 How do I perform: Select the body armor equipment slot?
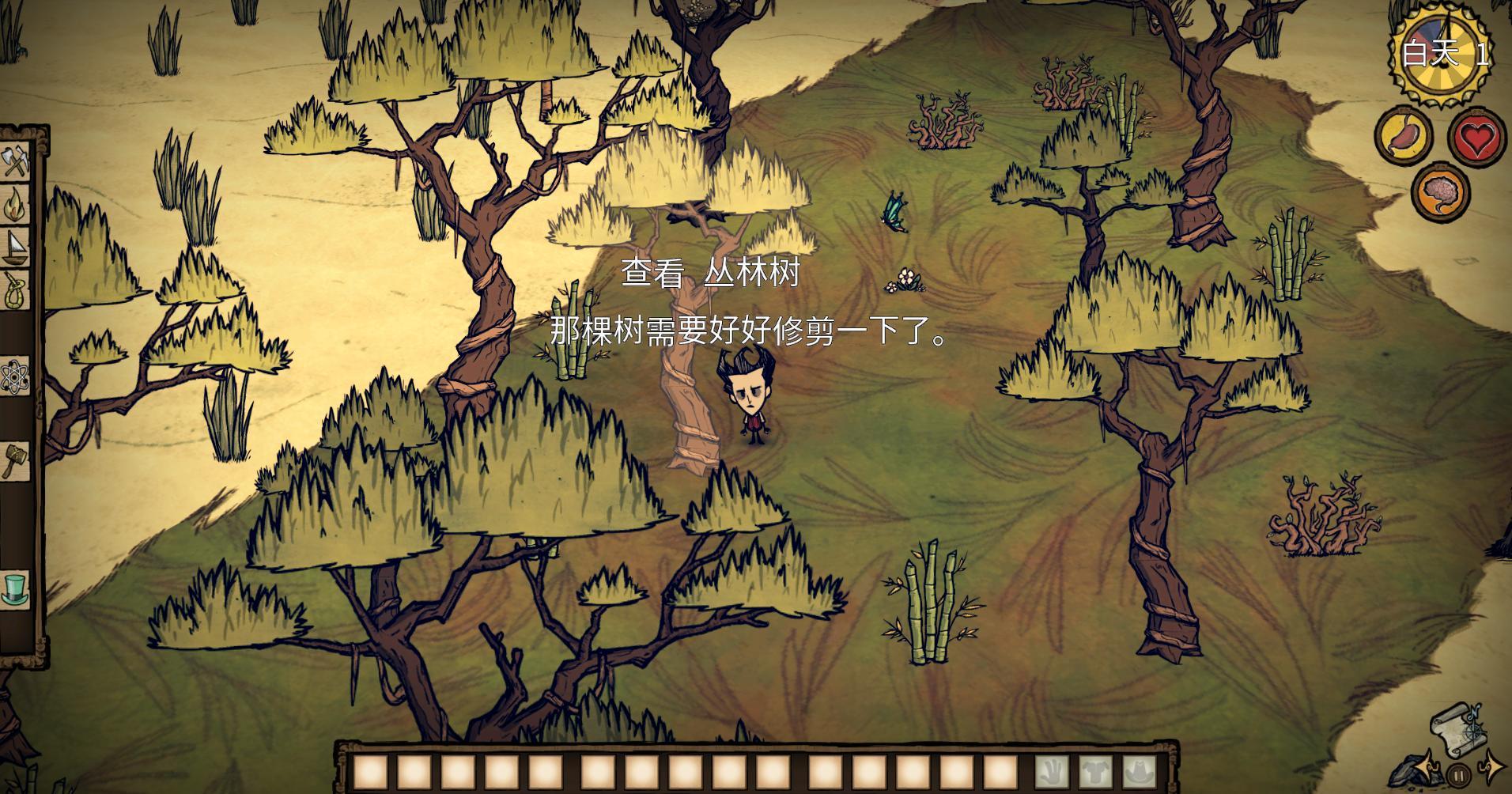pyautogui.click(x=1095, y=772)
